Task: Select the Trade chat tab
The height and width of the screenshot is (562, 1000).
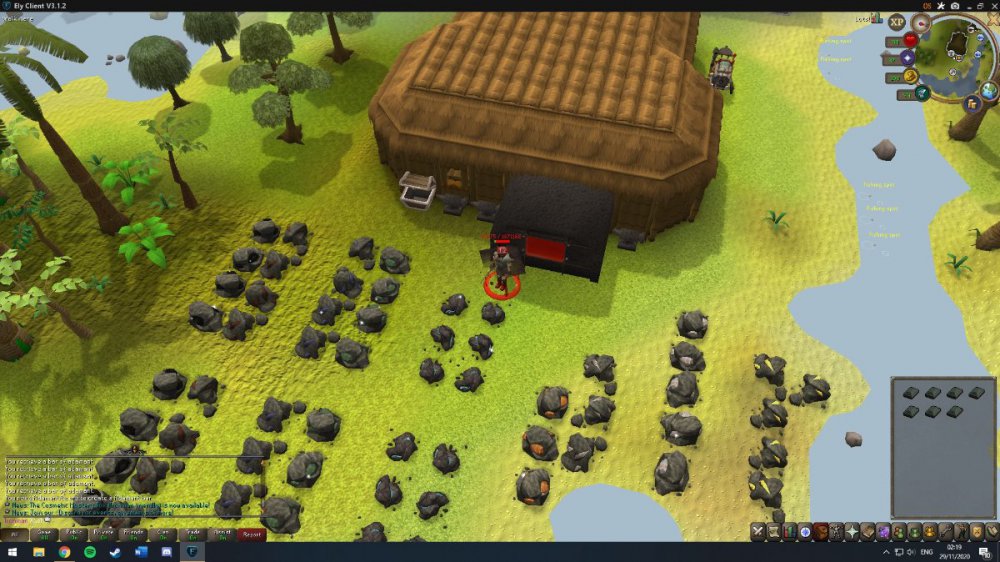Action: point(192,534)
